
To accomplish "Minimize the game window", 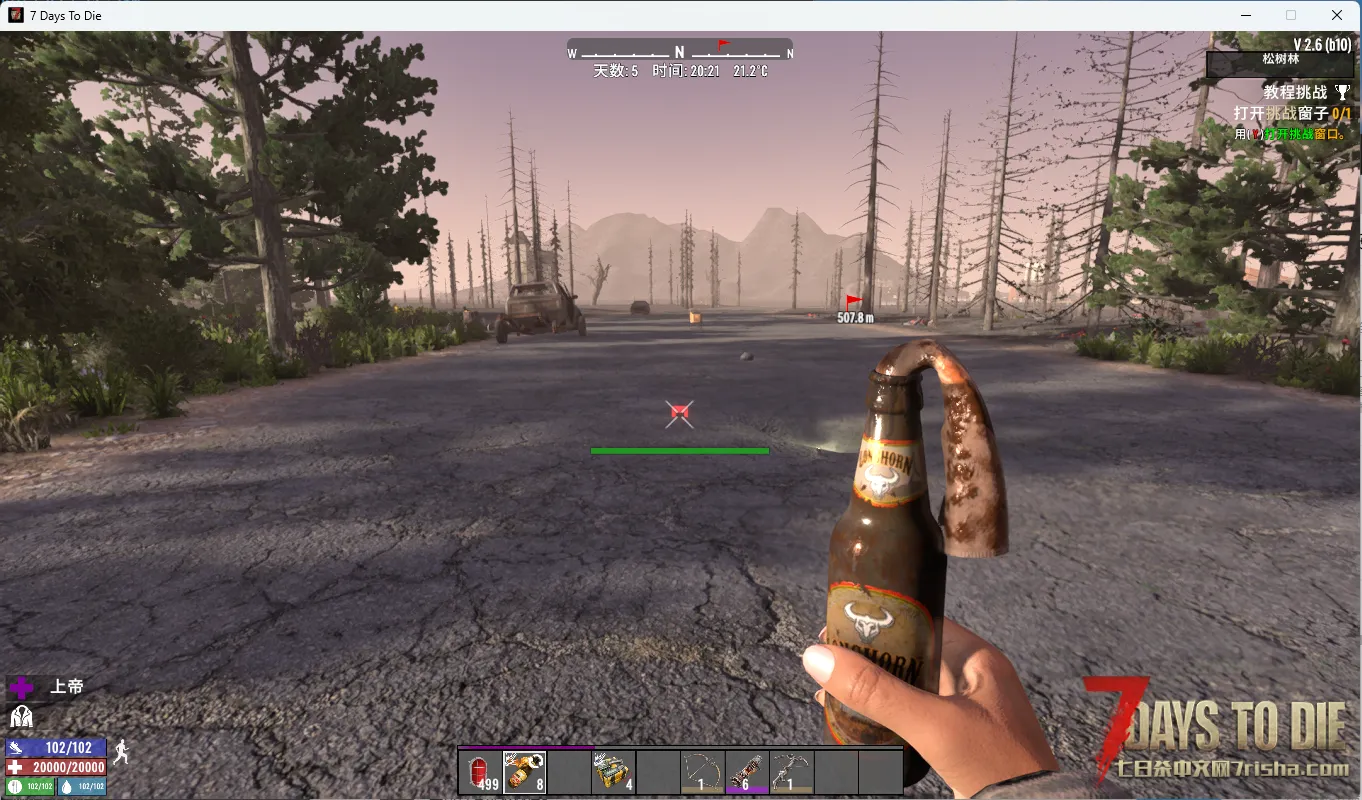I will click(1246, 15).
